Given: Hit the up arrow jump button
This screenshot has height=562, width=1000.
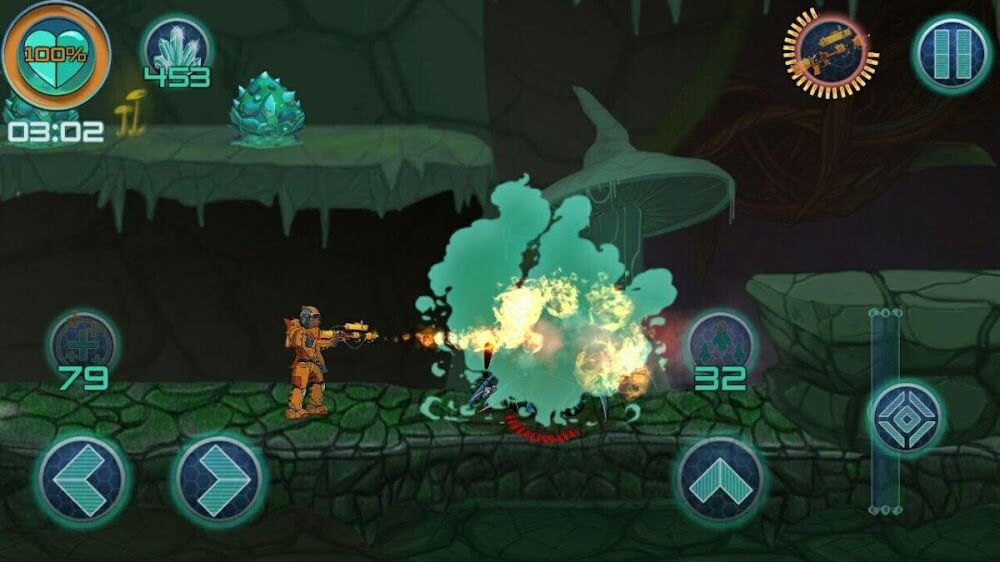Looking at the screenshot, I should point(721,479).
